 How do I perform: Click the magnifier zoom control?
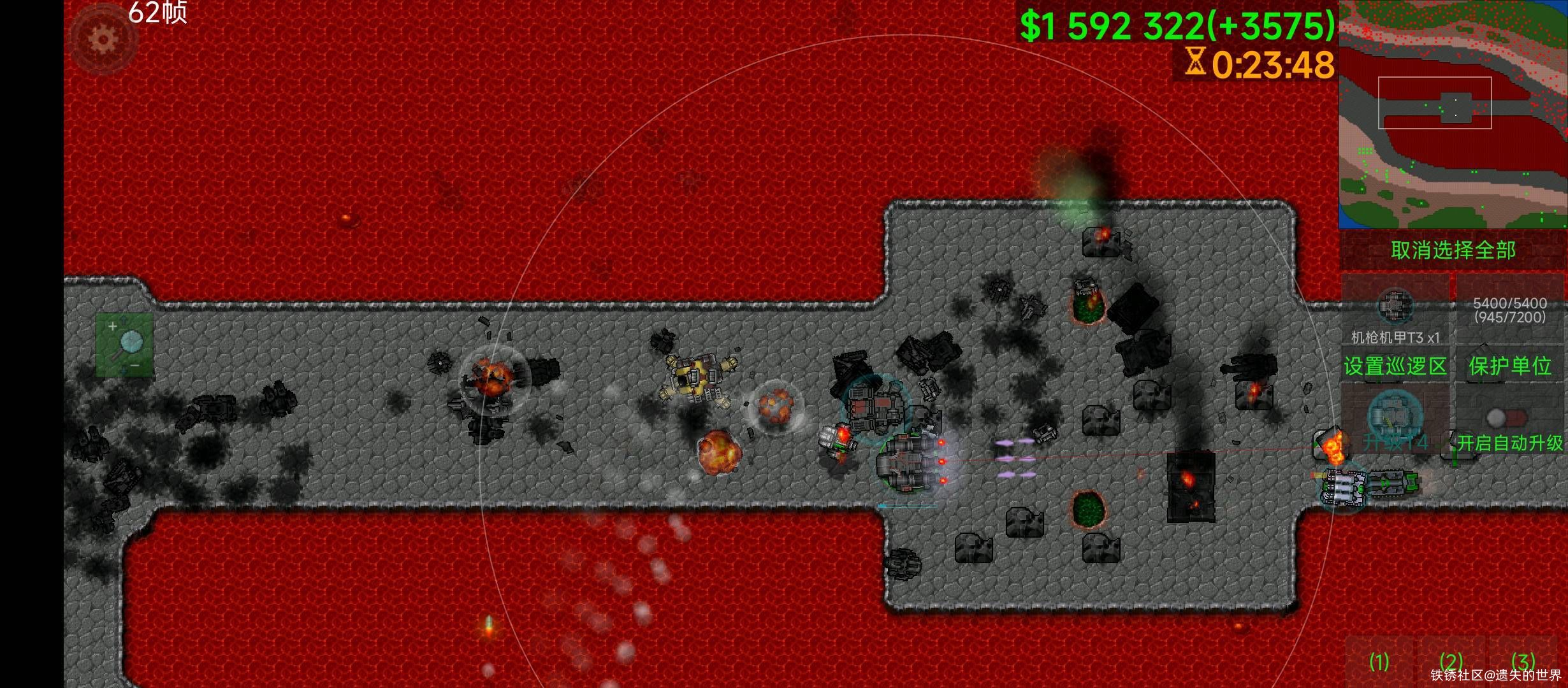(124, 345)
